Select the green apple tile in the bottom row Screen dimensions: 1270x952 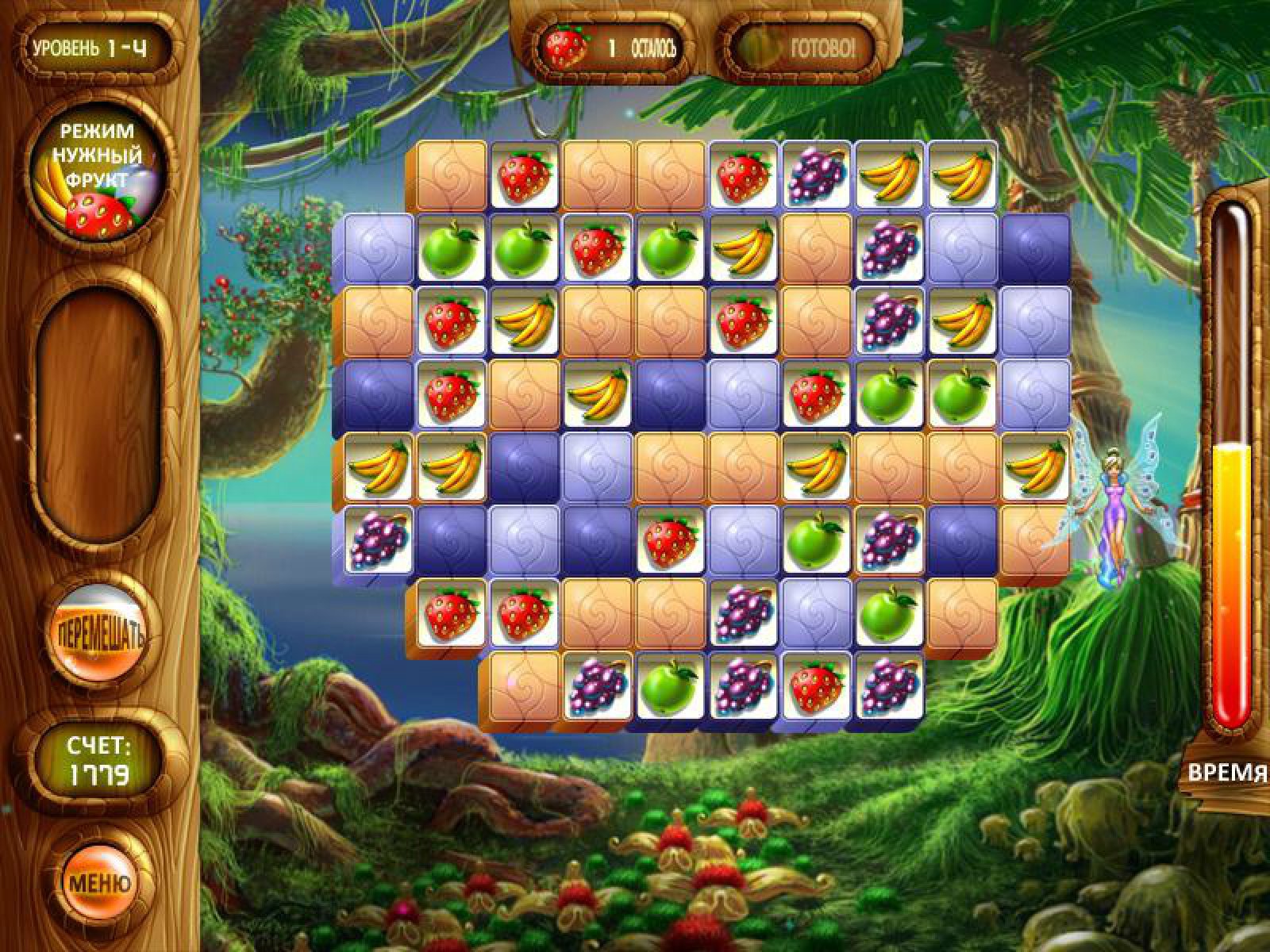point(668,685)
